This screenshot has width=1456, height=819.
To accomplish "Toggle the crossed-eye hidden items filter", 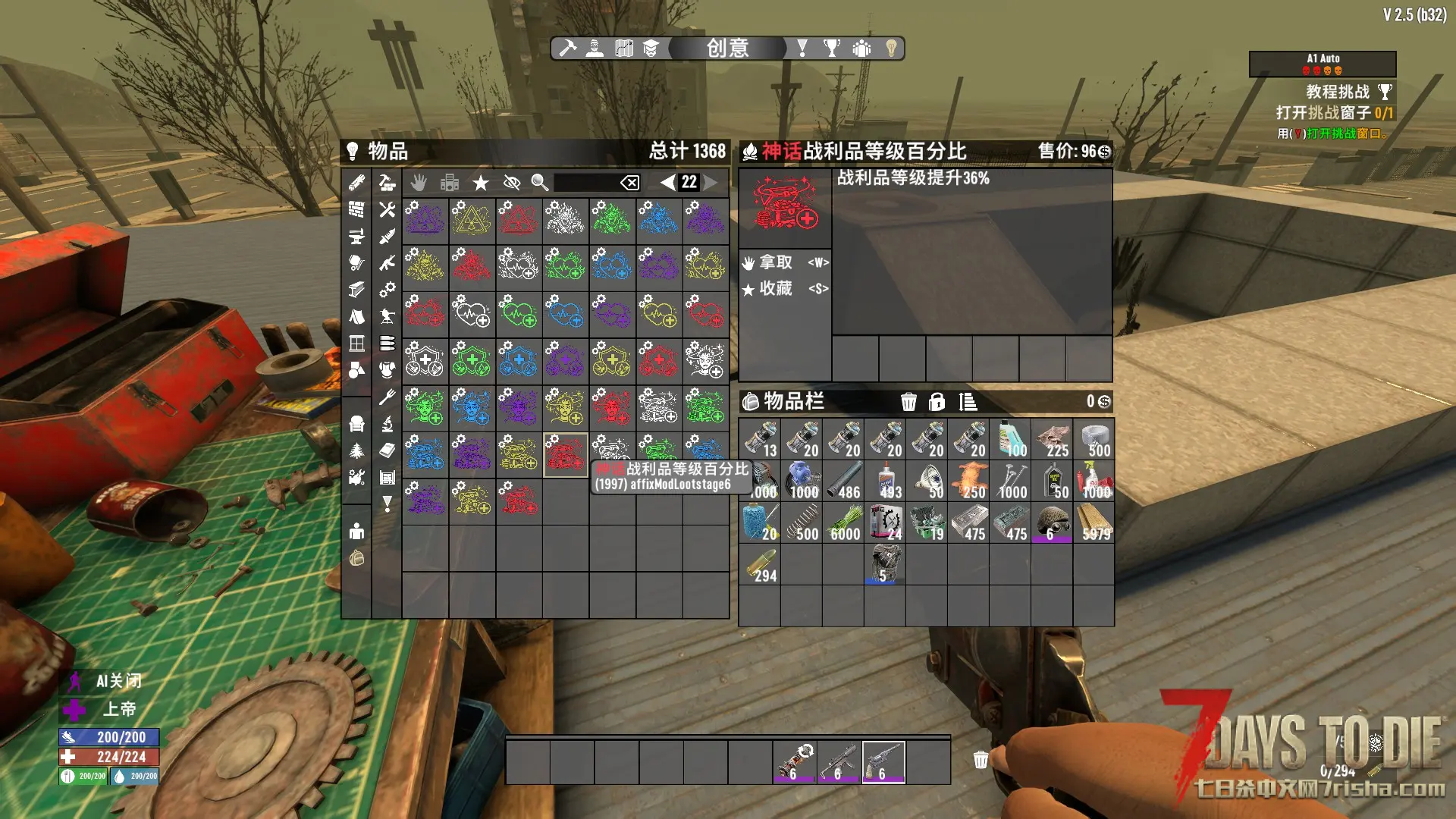I will click(511, 182).
